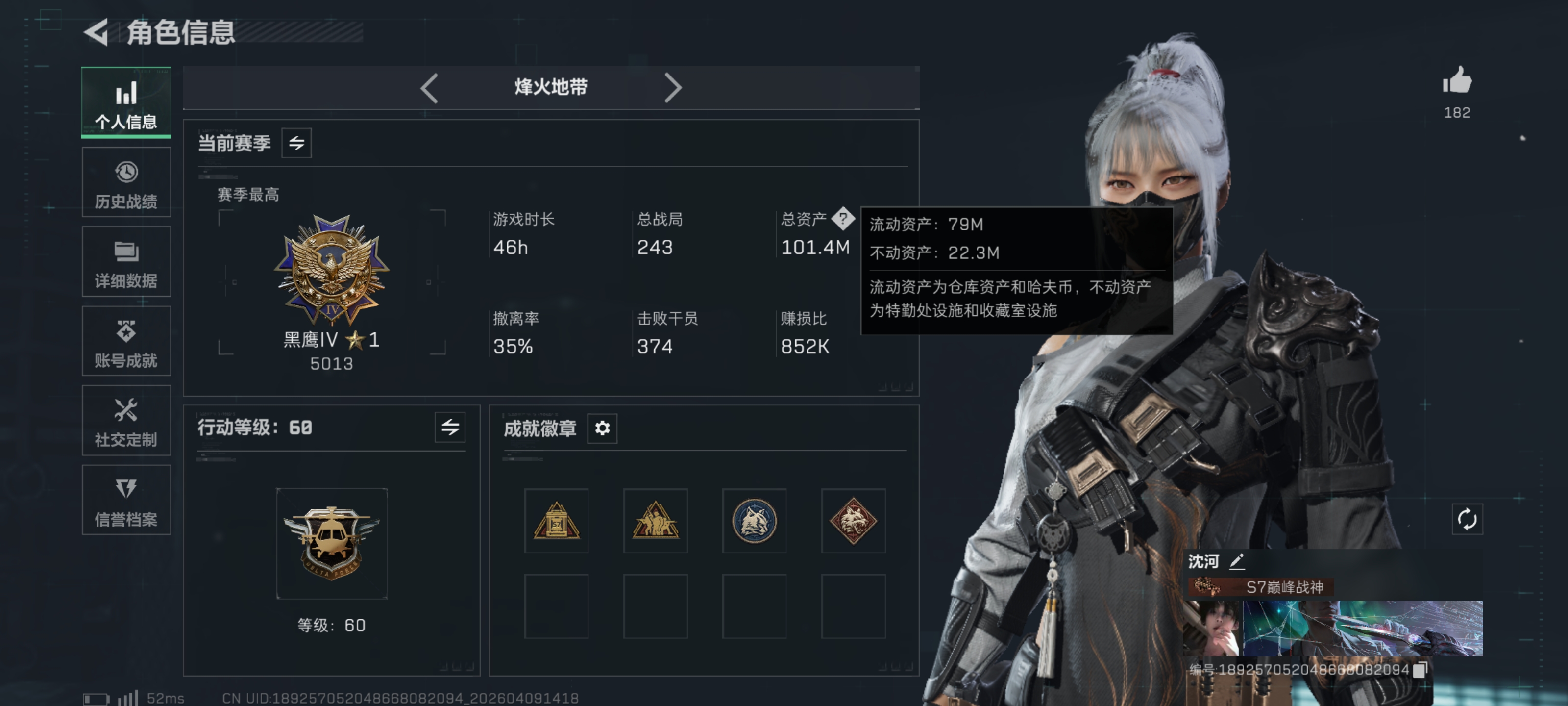Click the 当前赛季 swap icon
Viewport: 1568px width, 706px height.
[296, 143]
